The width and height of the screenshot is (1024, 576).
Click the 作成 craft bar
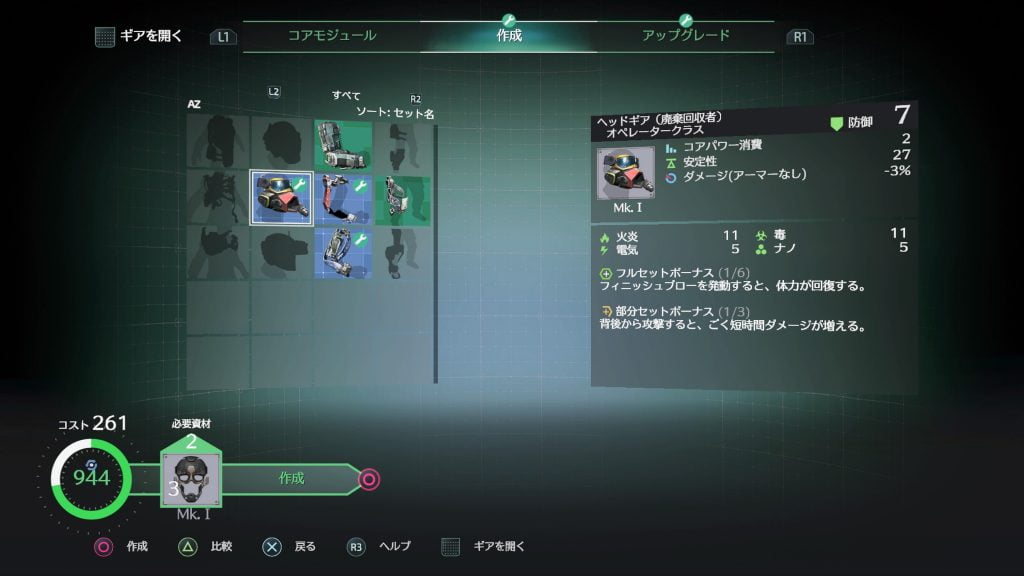point(292,479)
